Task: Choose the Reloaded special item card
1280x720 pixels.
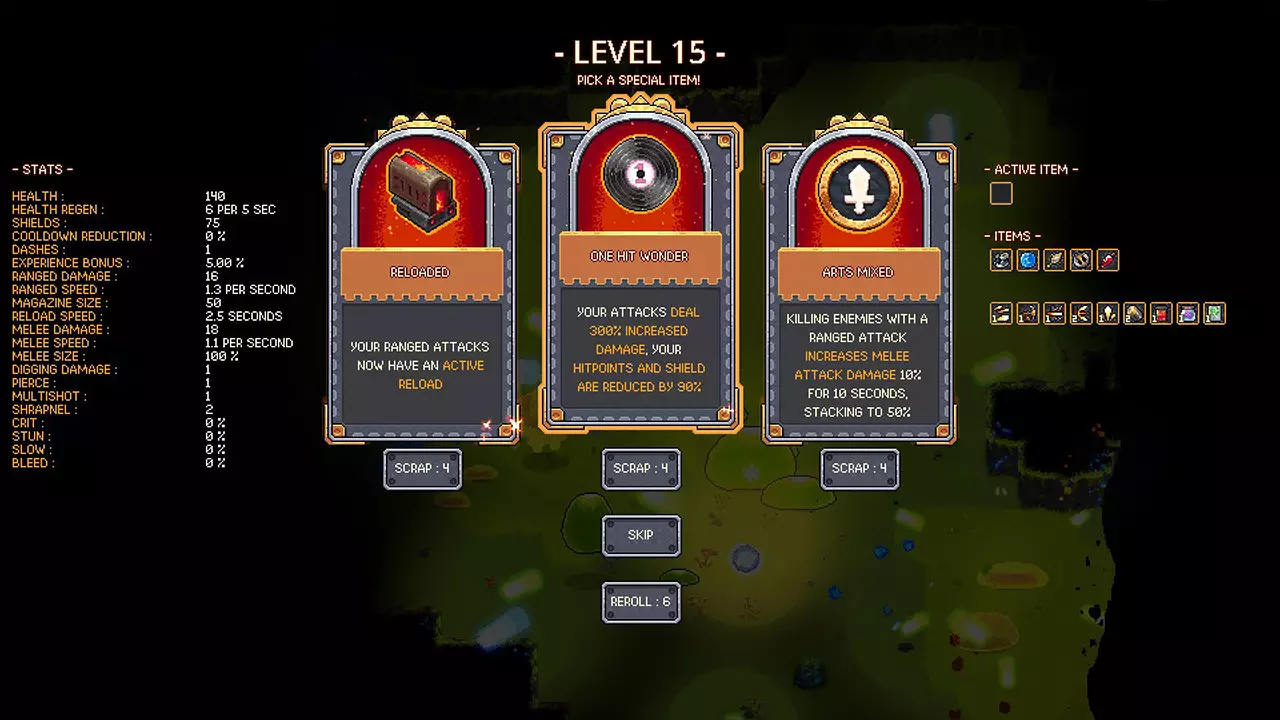Action: [x=421, y=290]
